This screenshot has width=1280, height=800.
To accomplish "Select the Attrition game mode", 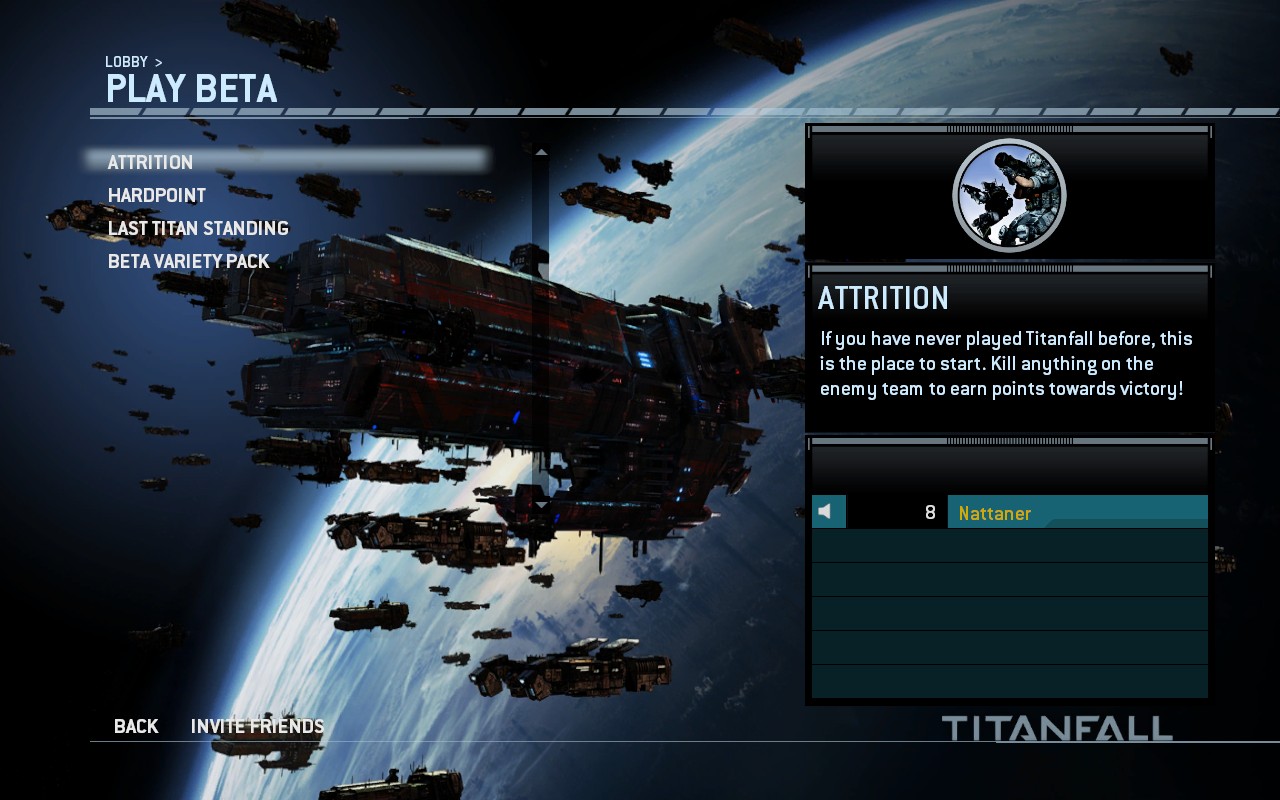I will tap(151, 162).
